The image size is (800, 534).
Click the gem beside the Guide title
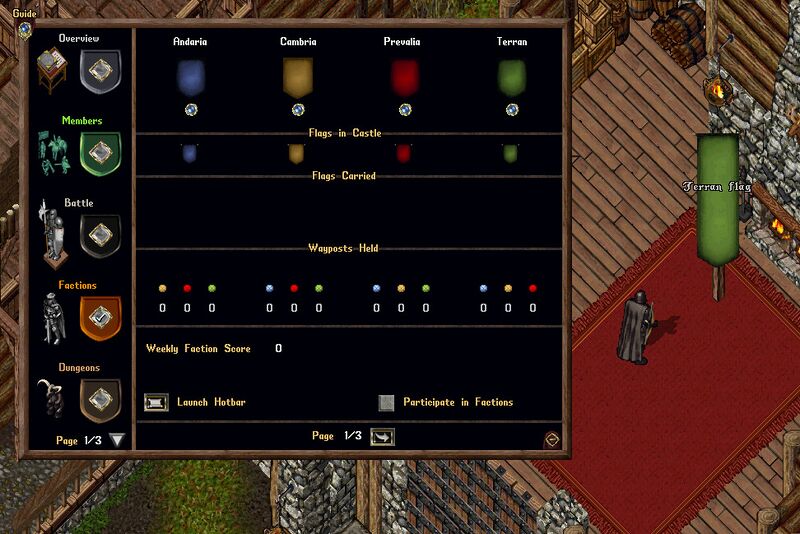pos(24,28)
